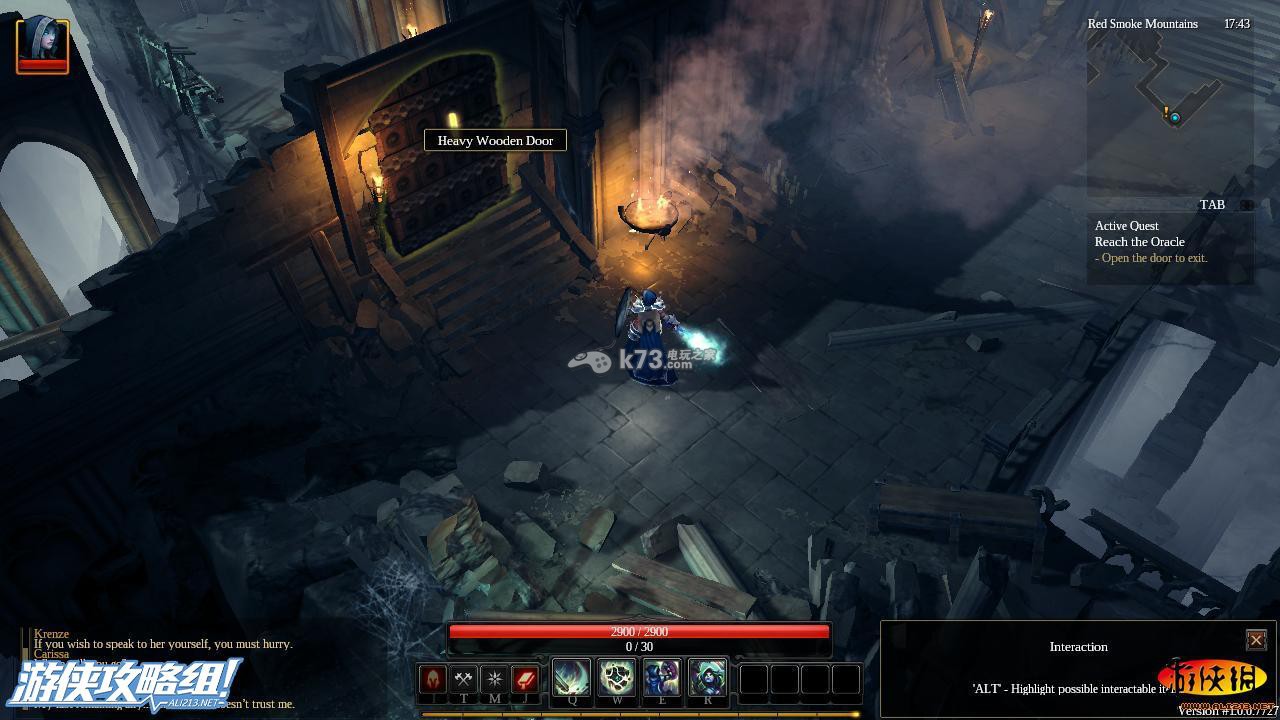The image size is (1280, 720).
Task: Open the helmet character menu icon
Action: (x=433, y=680)
